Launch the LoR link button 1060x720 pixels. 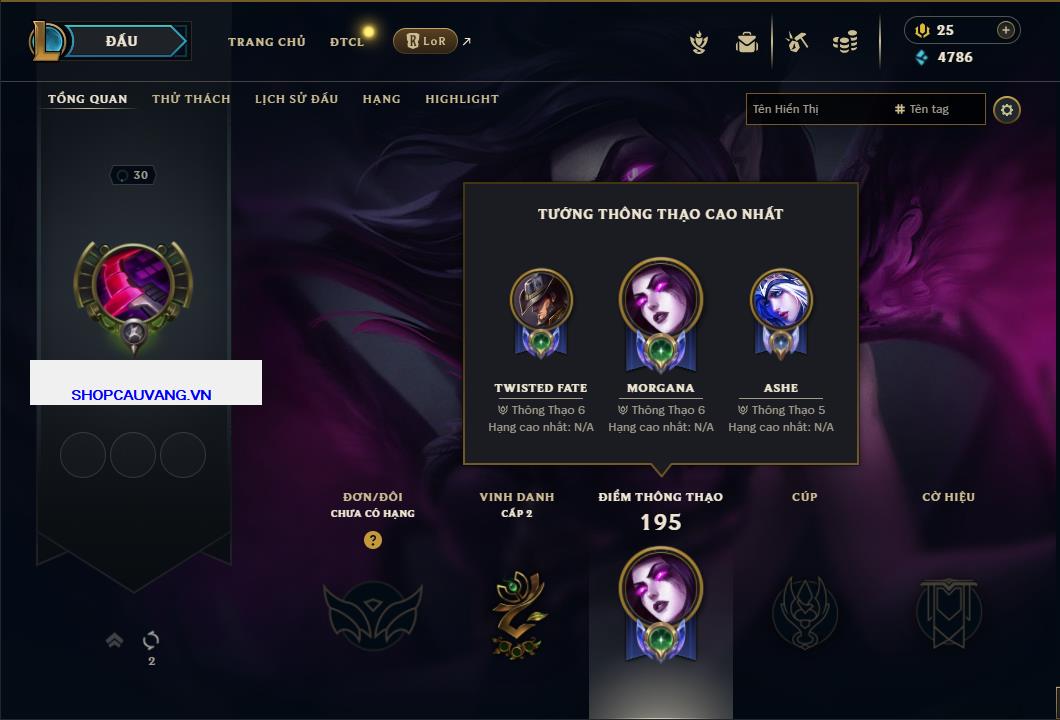tap(425, 41)
